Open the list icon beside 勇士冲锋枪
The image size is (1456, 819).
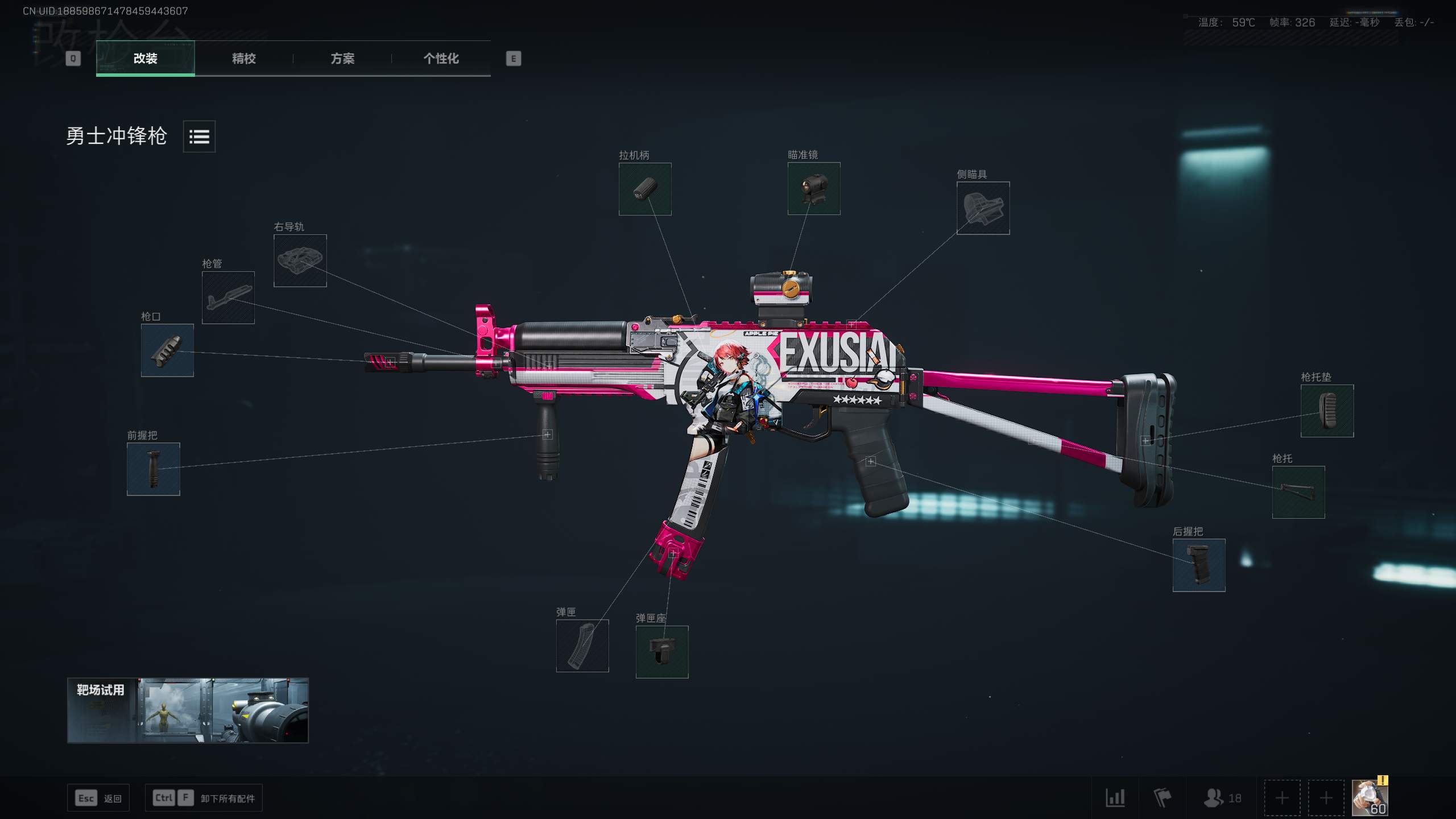click(199, 136)
